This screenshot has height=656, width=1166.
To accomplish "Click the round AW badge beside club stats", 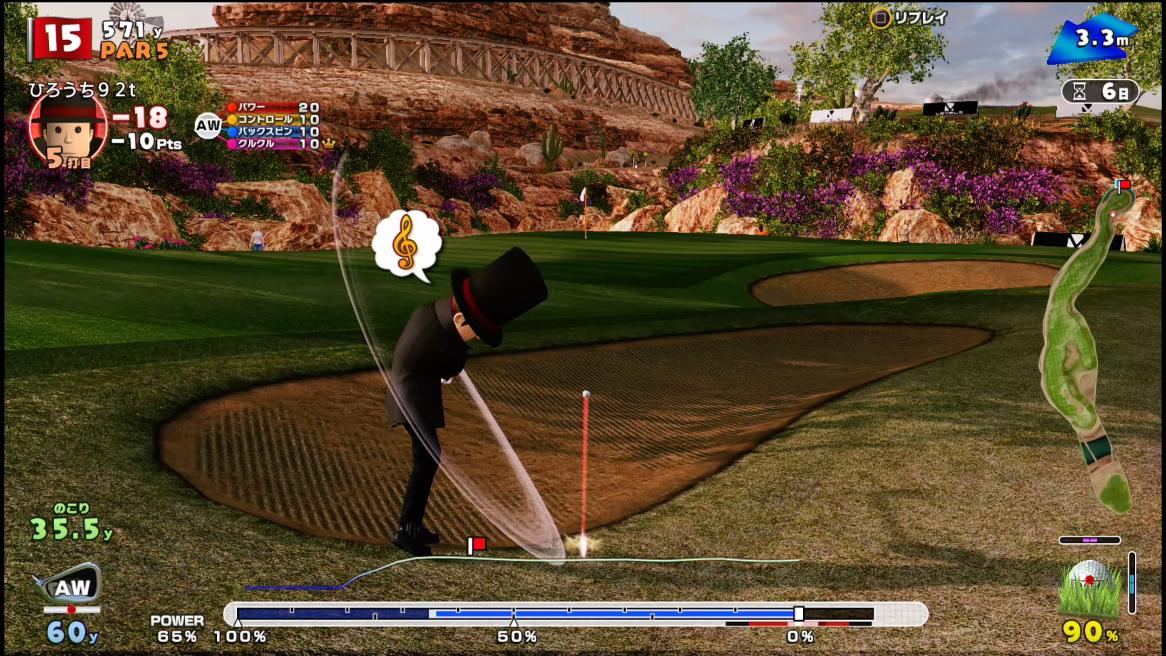I will click(208, 125).
